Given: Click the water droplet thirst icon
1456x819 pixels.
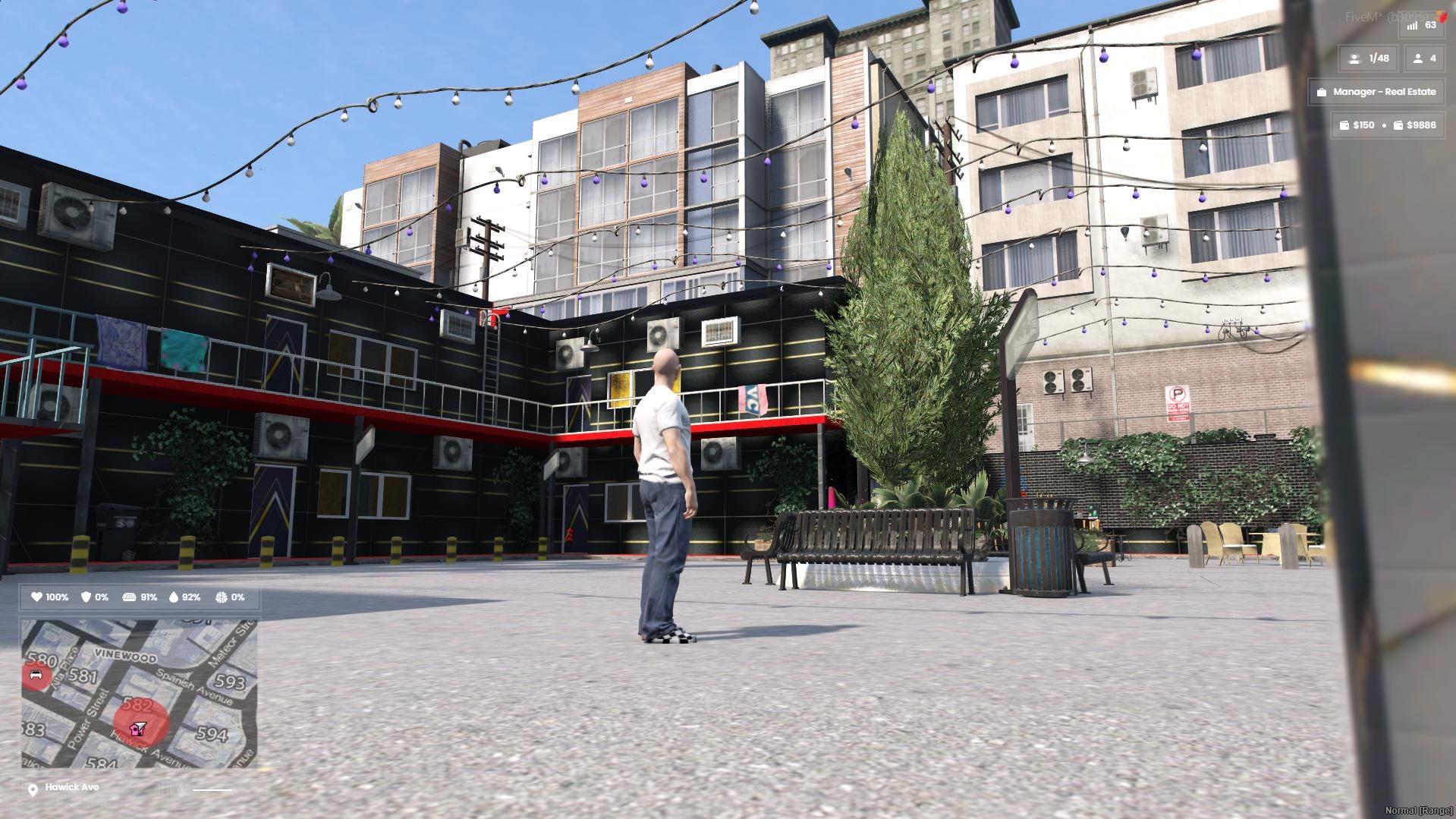Looking at the screenshot, I should 175,597.
